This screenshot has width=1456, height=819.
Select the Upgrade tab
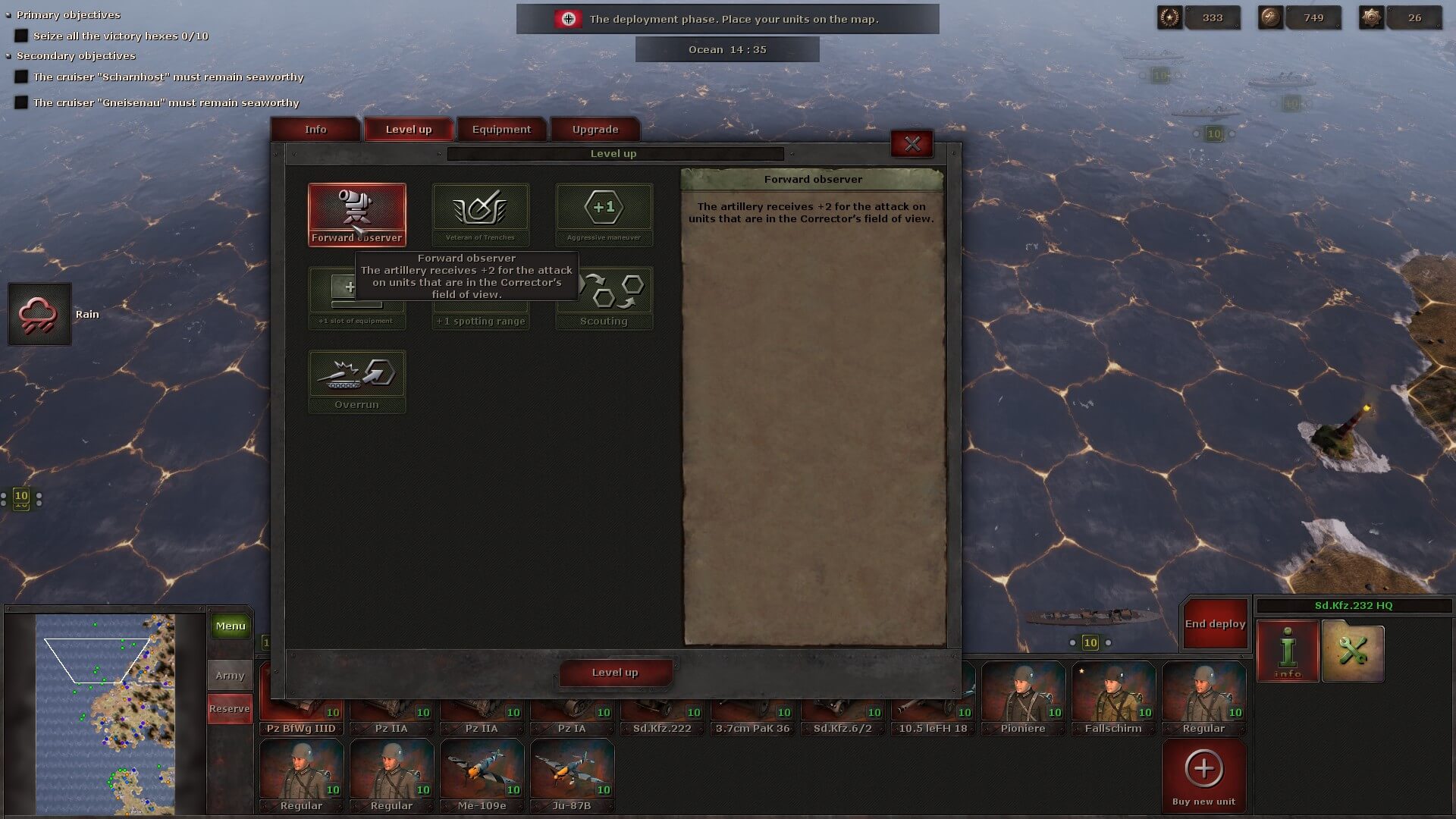point(595,130)
